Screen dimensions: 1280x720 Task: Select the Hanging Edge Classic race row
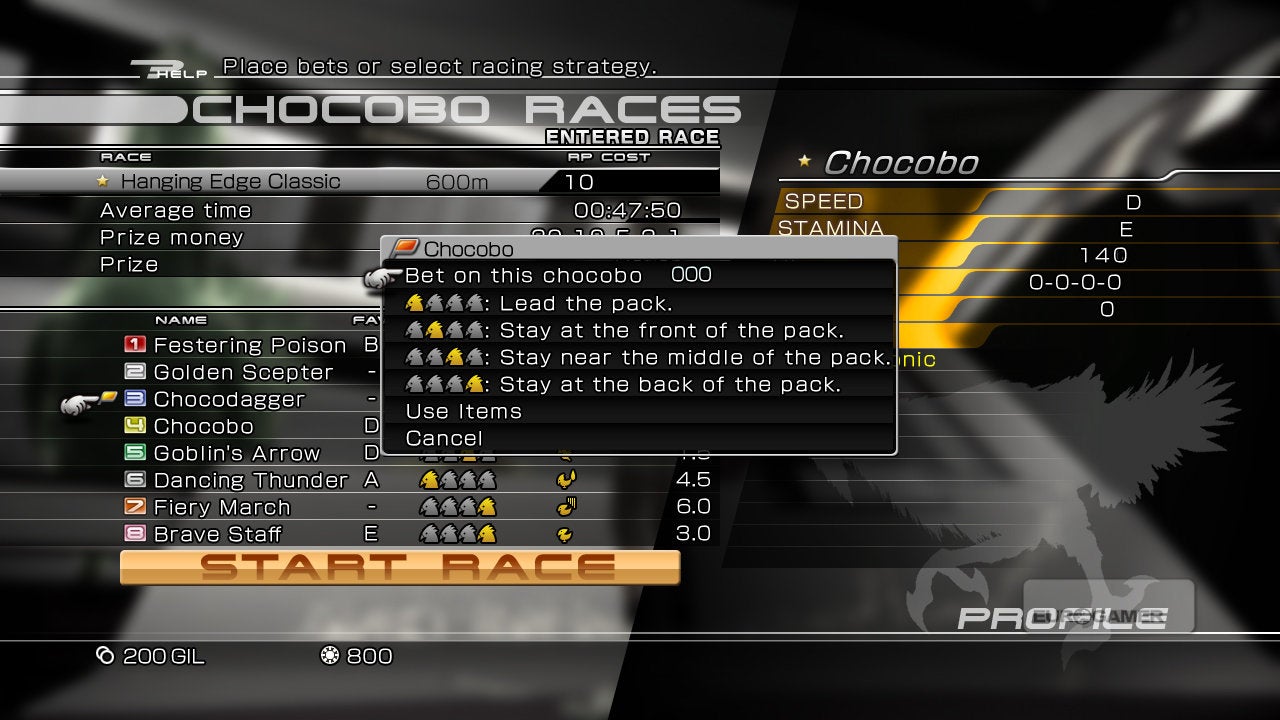tap(230, 182)
